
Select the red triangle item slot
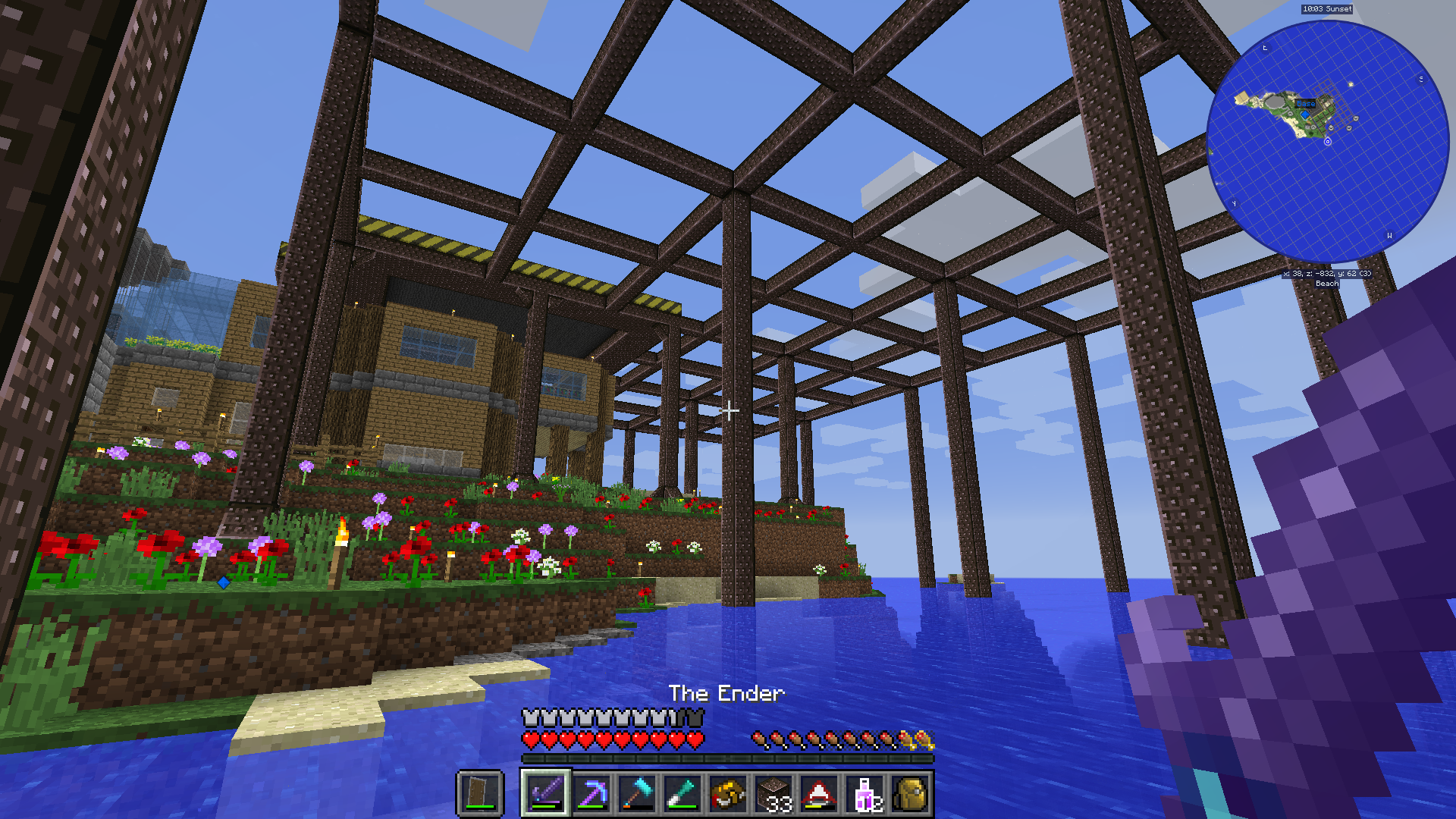pyautogui.click(x=819, y=793)
